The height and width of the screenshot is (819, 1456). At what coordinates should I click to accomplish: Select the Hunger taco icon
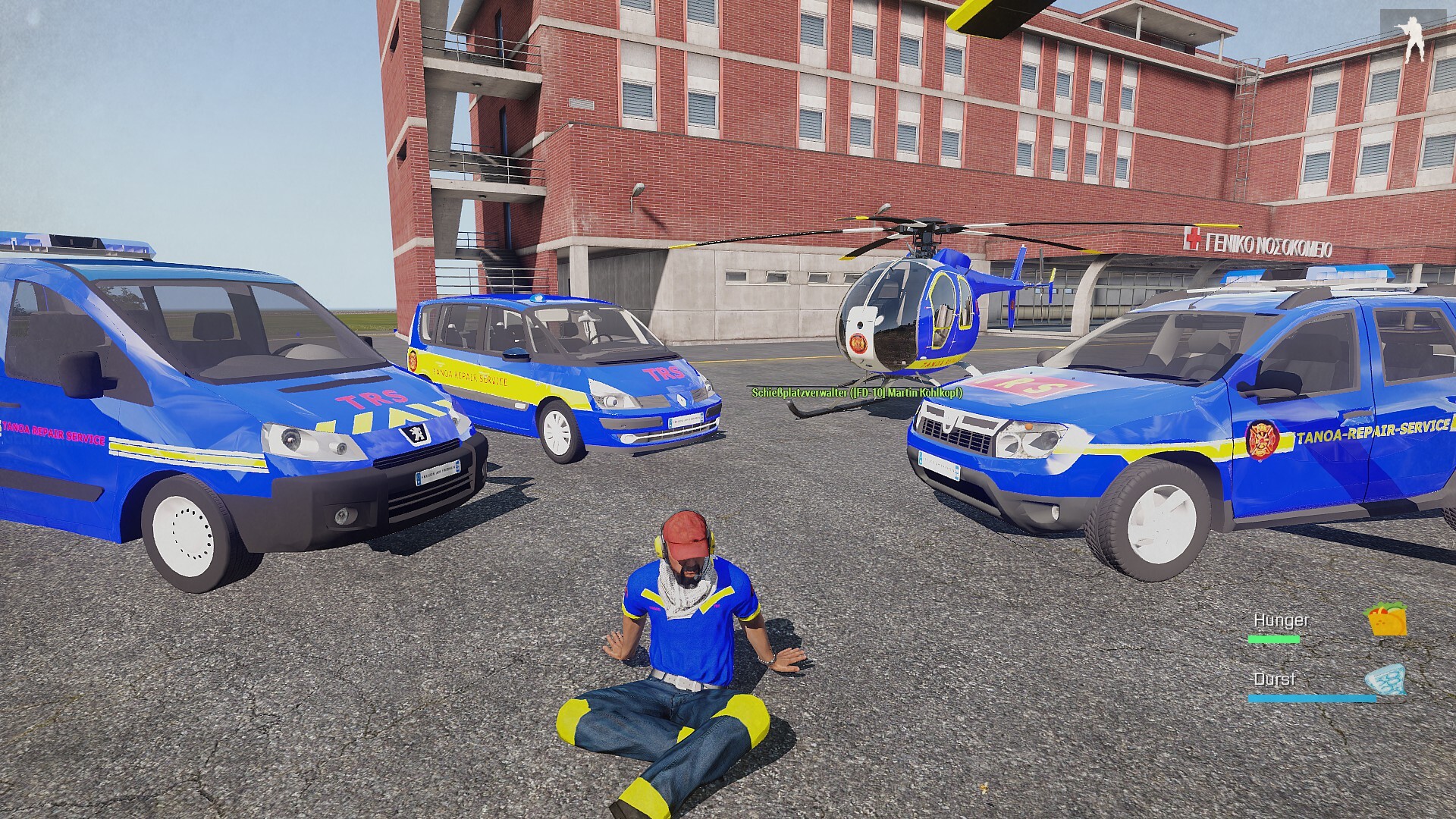pyautogui.click(x=1387, y=620)
